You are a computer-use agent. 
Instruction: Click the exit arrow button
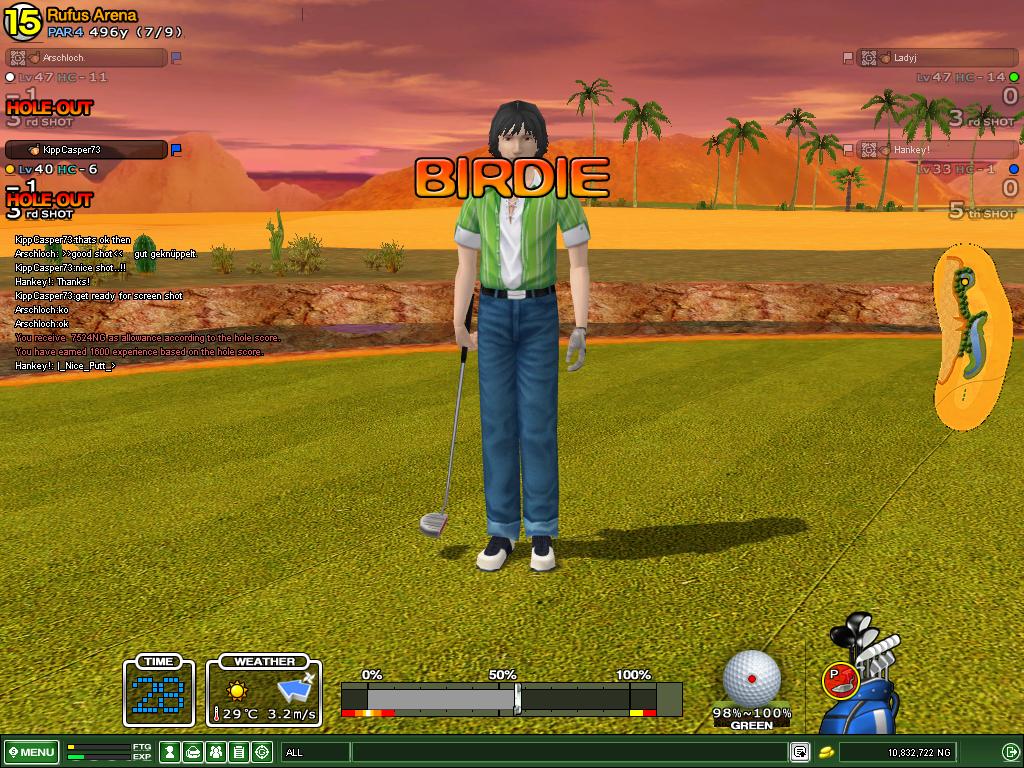point(1009,752)
